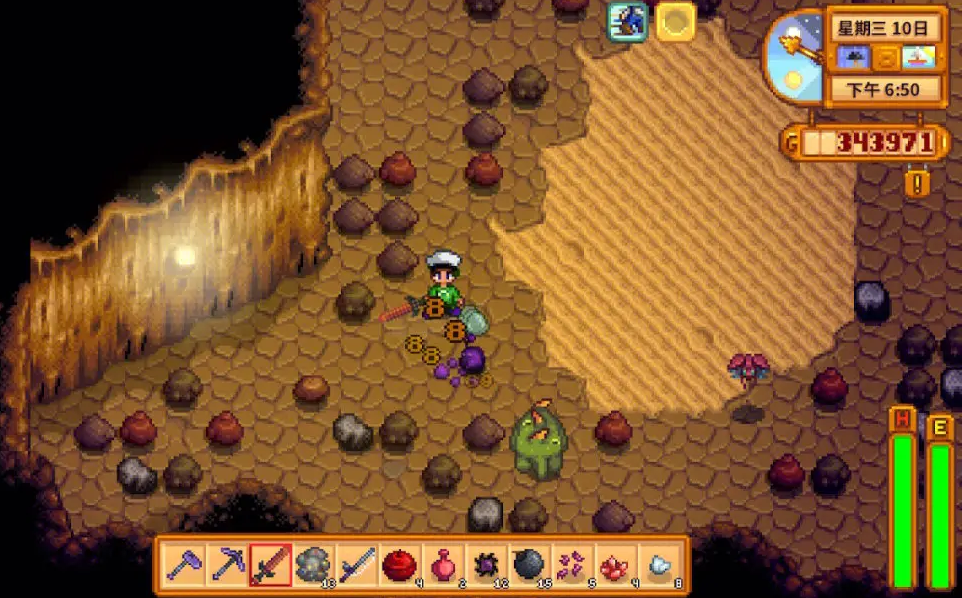
Task: Pick the purple crystal shards slot
Action: tap(571, 564)
